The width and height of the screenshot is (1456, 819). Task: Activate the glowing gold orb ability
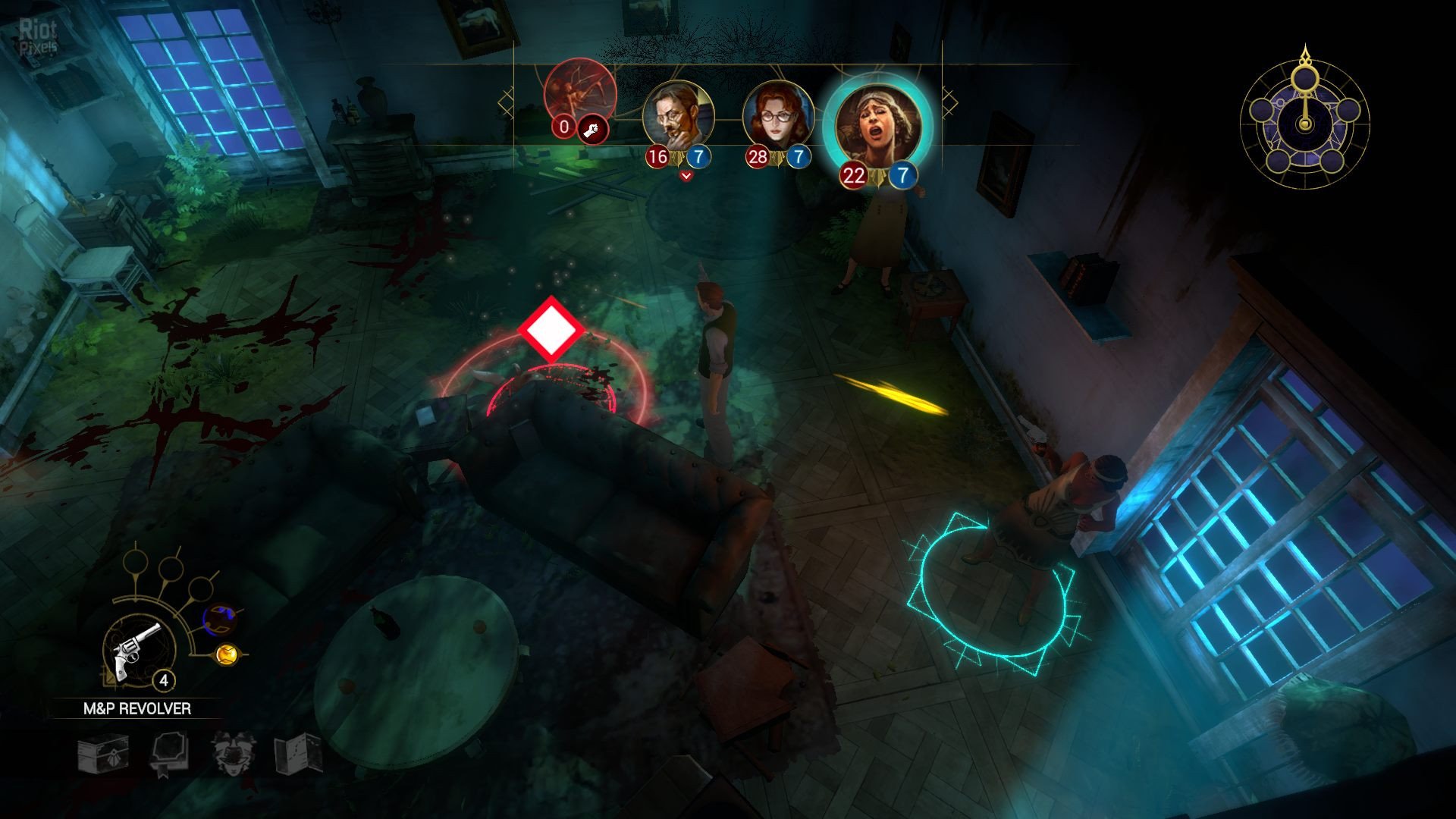coord(227,654)
